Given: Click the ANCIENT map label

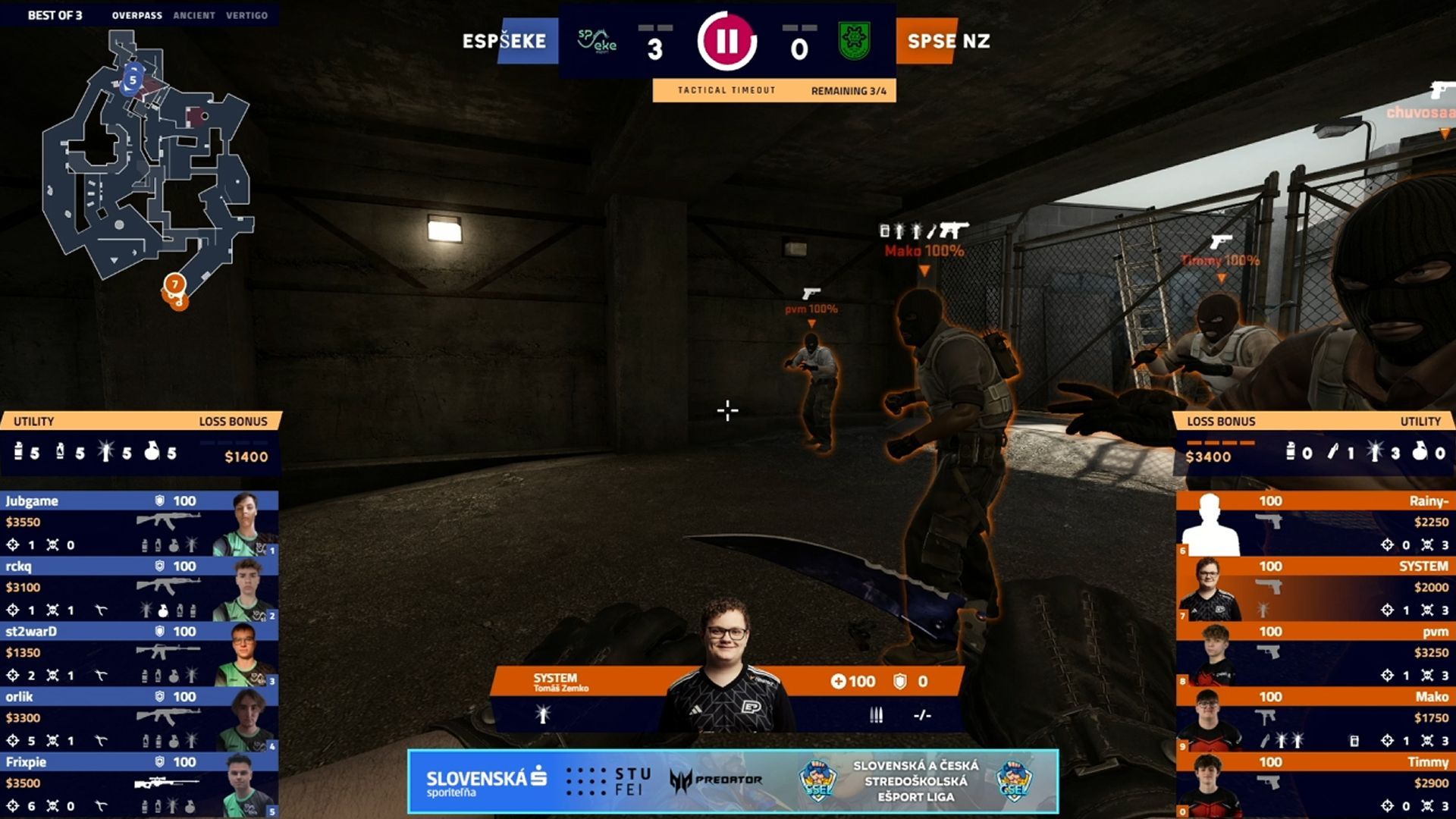Looking at the screenshot, I should pos(194,15).
